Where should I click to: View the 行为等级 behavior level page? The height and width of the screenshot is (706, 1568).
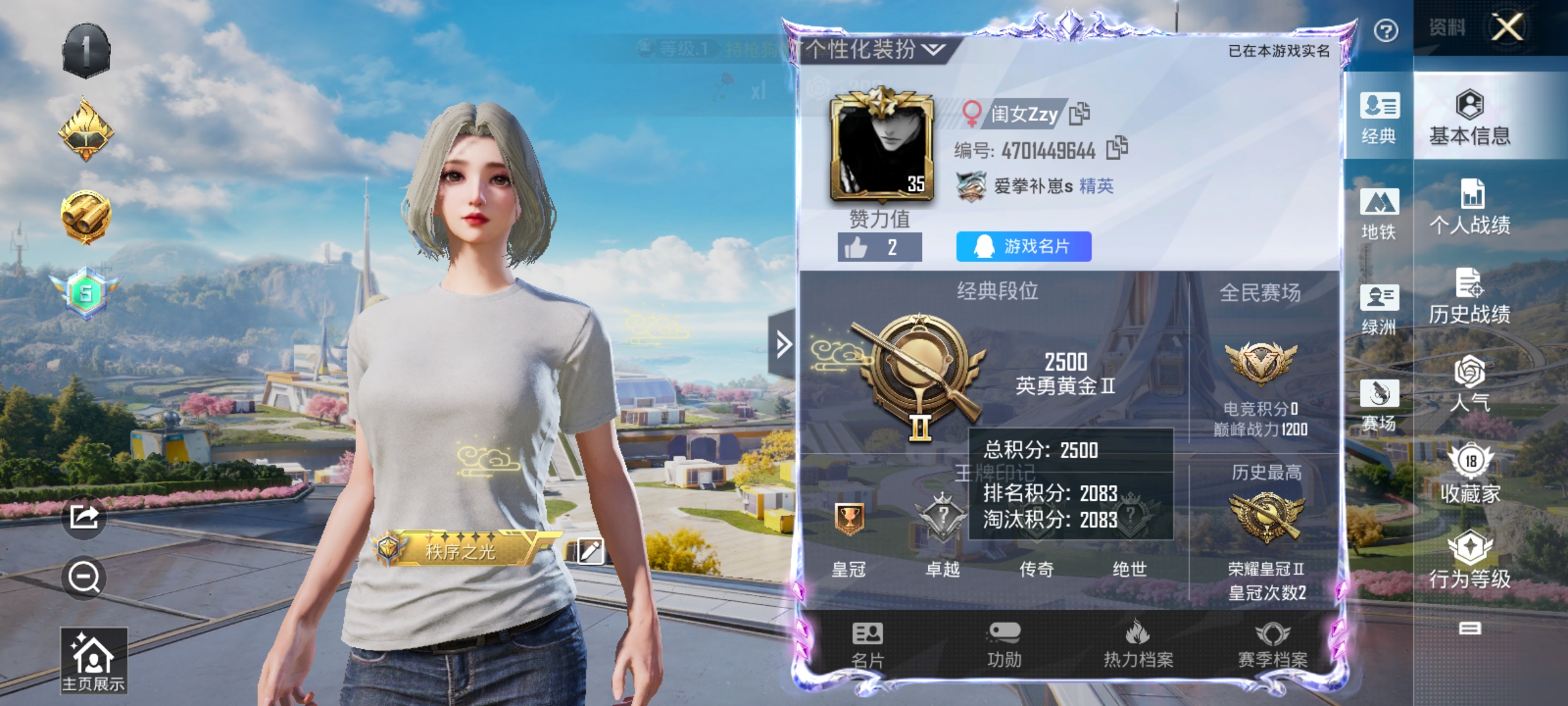[1470, 560]
